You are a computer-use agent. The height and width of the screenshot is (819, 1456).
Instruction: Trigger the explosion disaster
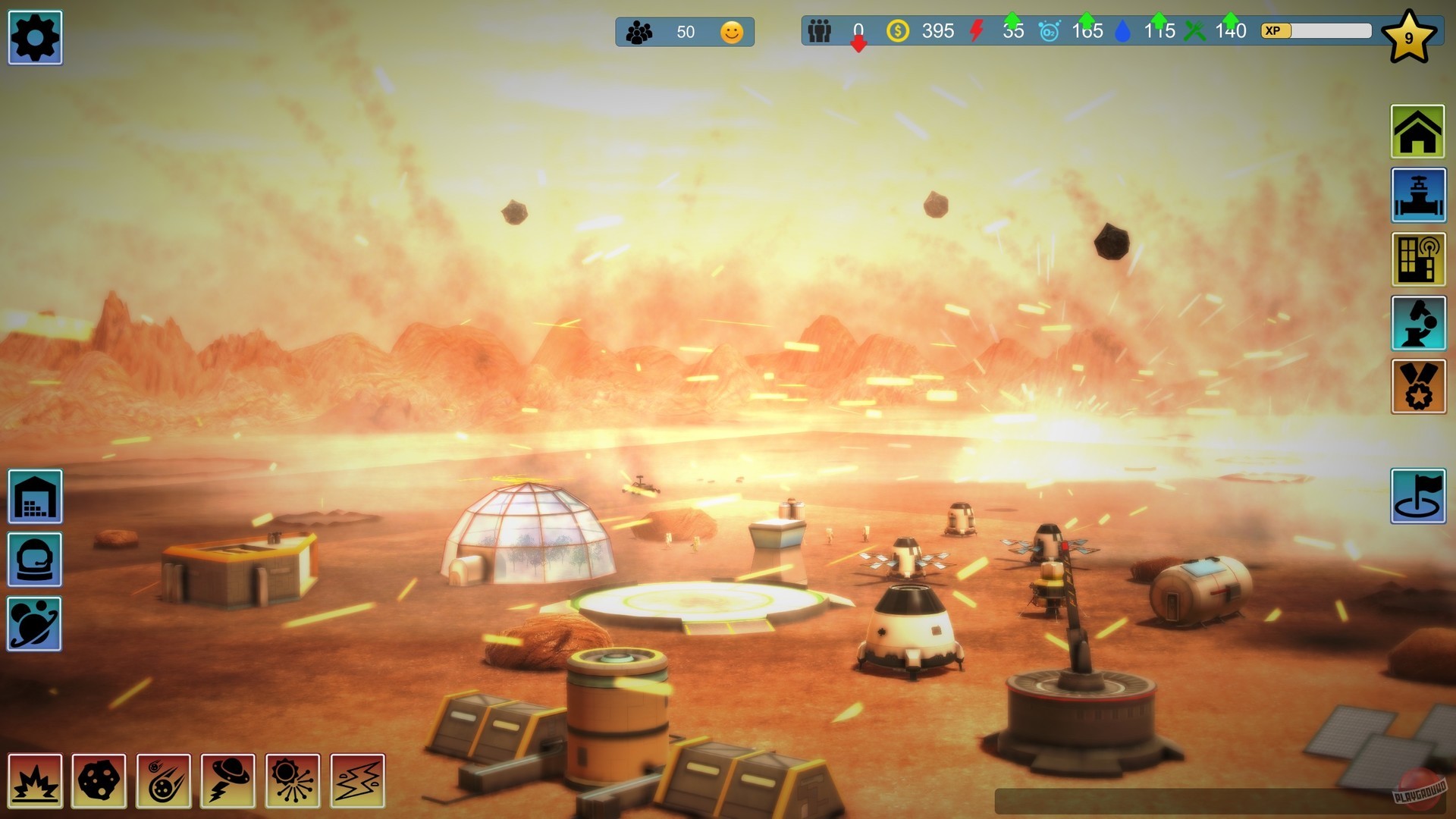coord(34,780)
